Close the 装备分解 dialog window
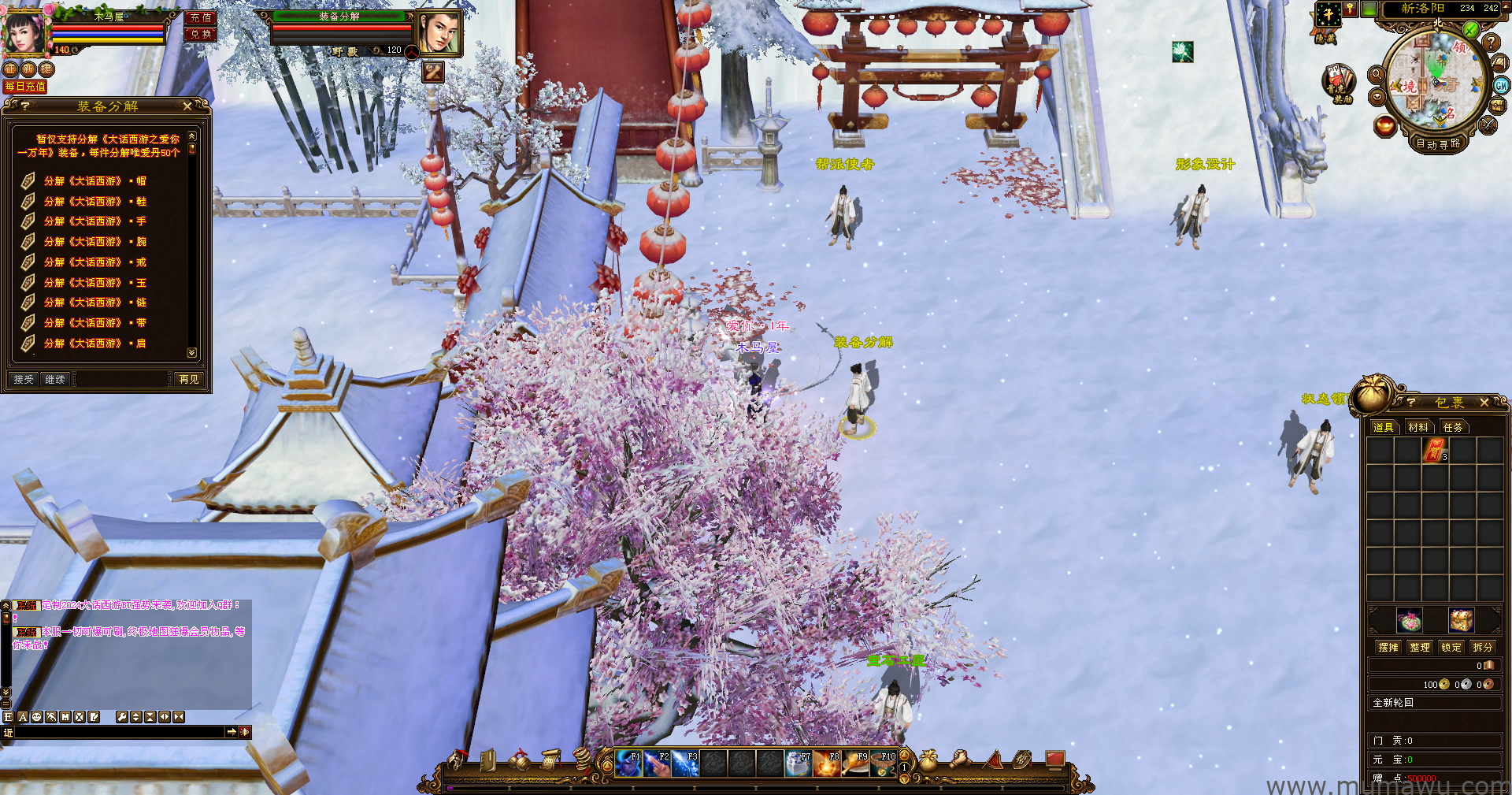The image size is (1512, 795). (187, 106)
